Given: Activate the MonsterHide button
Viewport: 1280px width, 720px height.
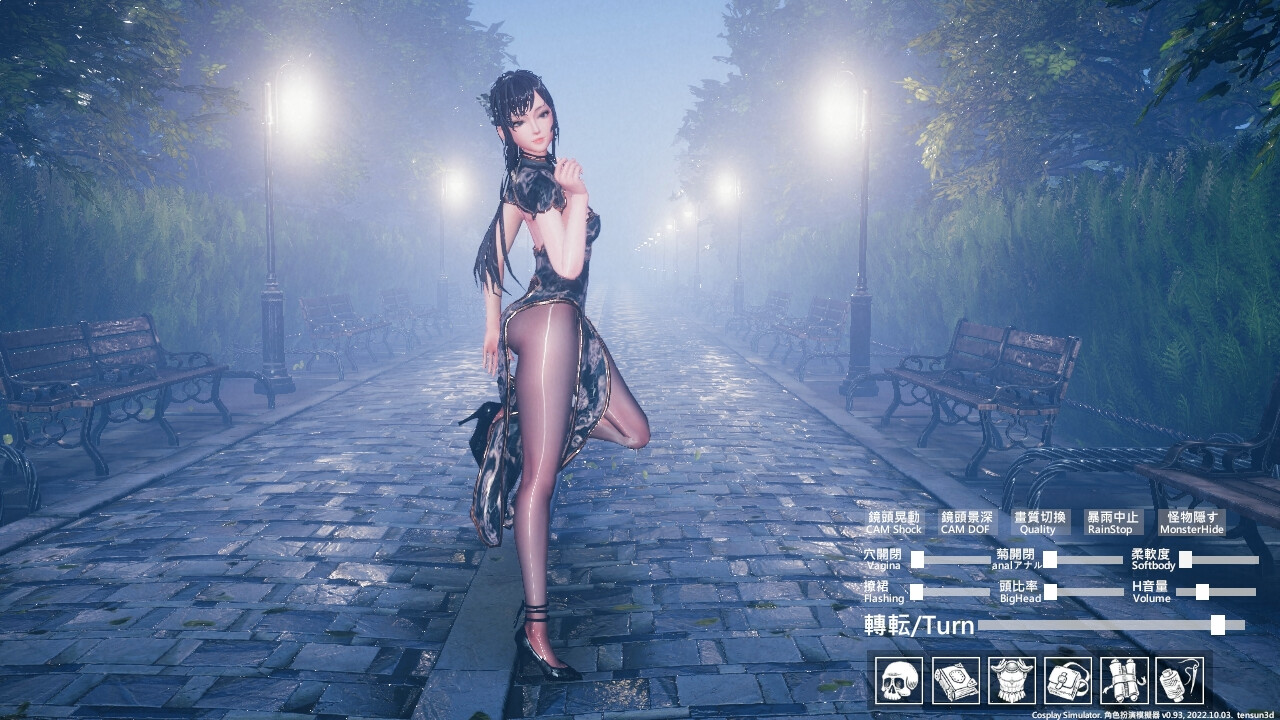Looking at the screenshot, I should (1192, 522).
